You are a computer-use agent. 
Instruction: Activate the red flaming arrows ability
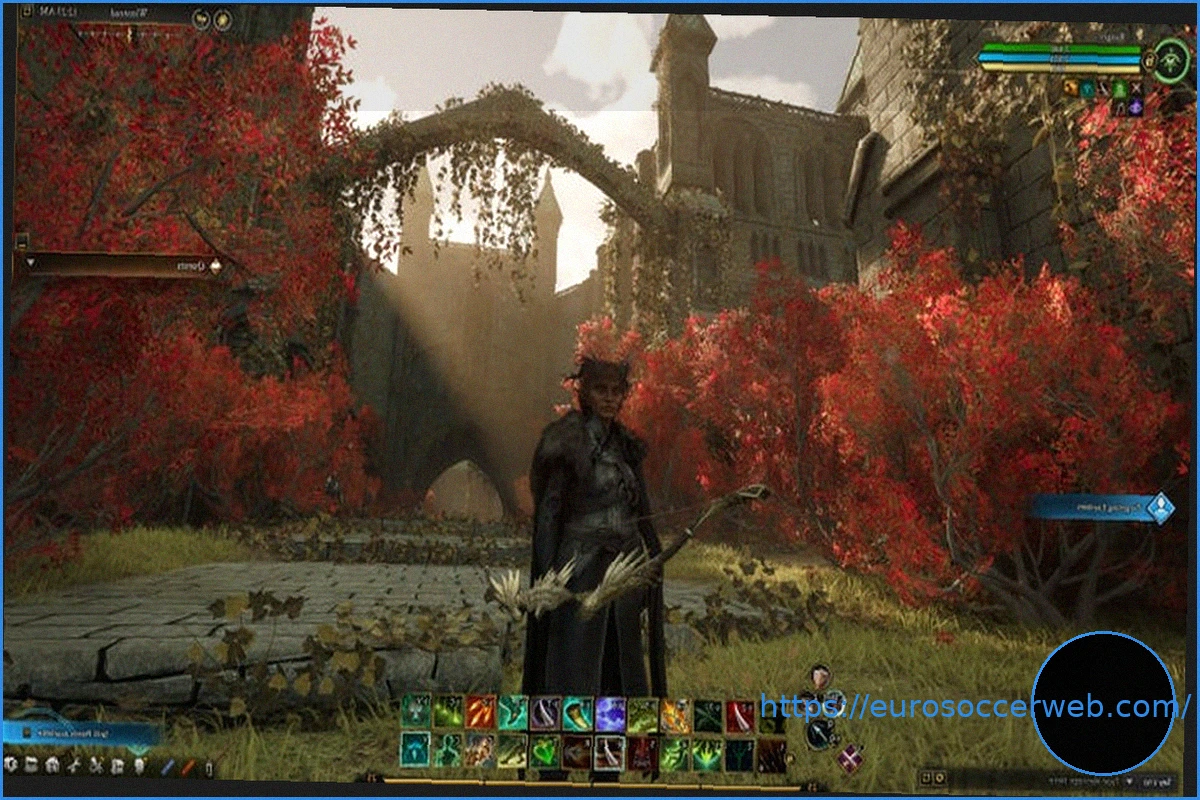tap(481, 713)
